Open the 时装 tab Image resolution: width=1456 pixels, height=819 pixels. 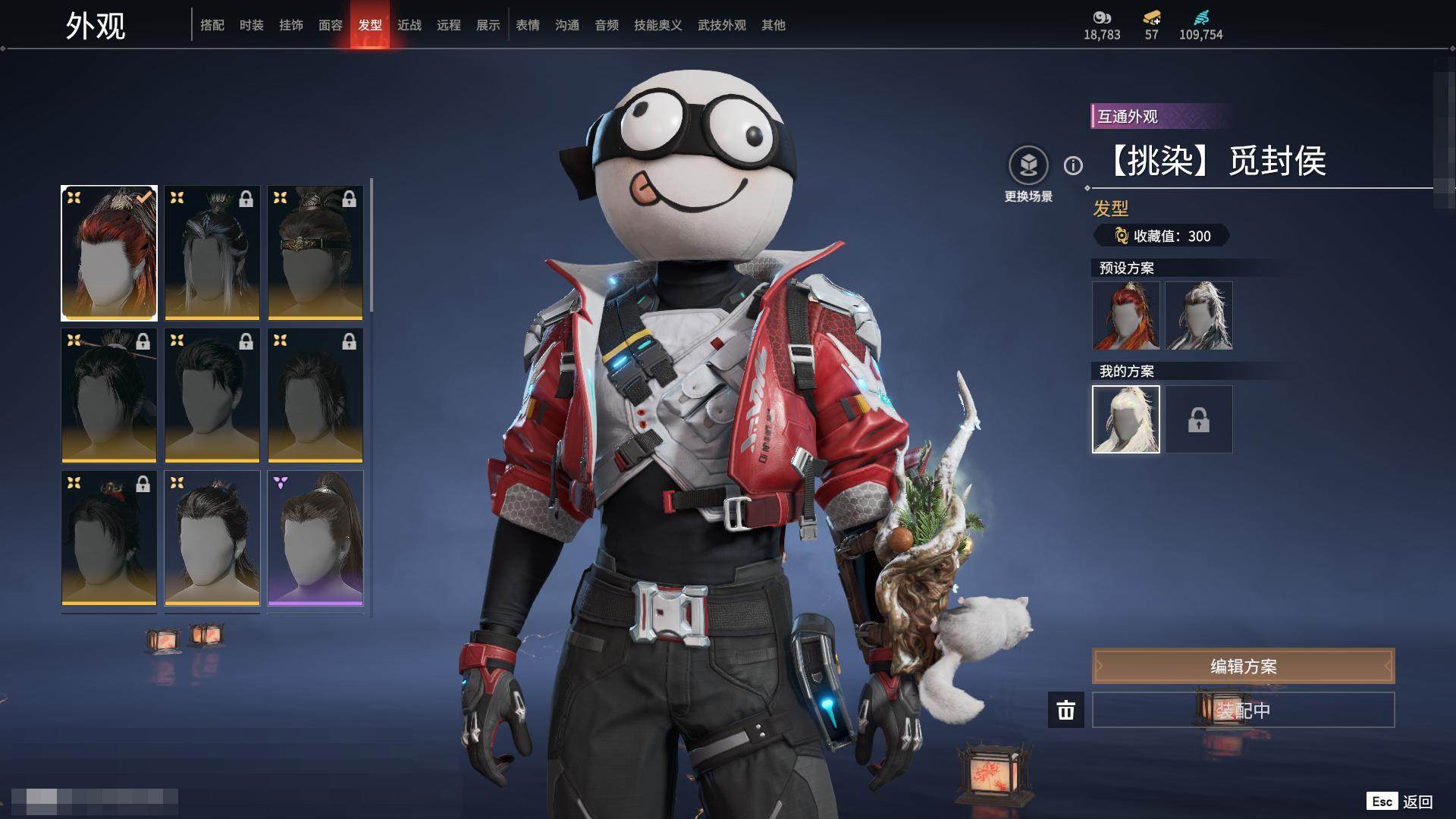(252, 25)
